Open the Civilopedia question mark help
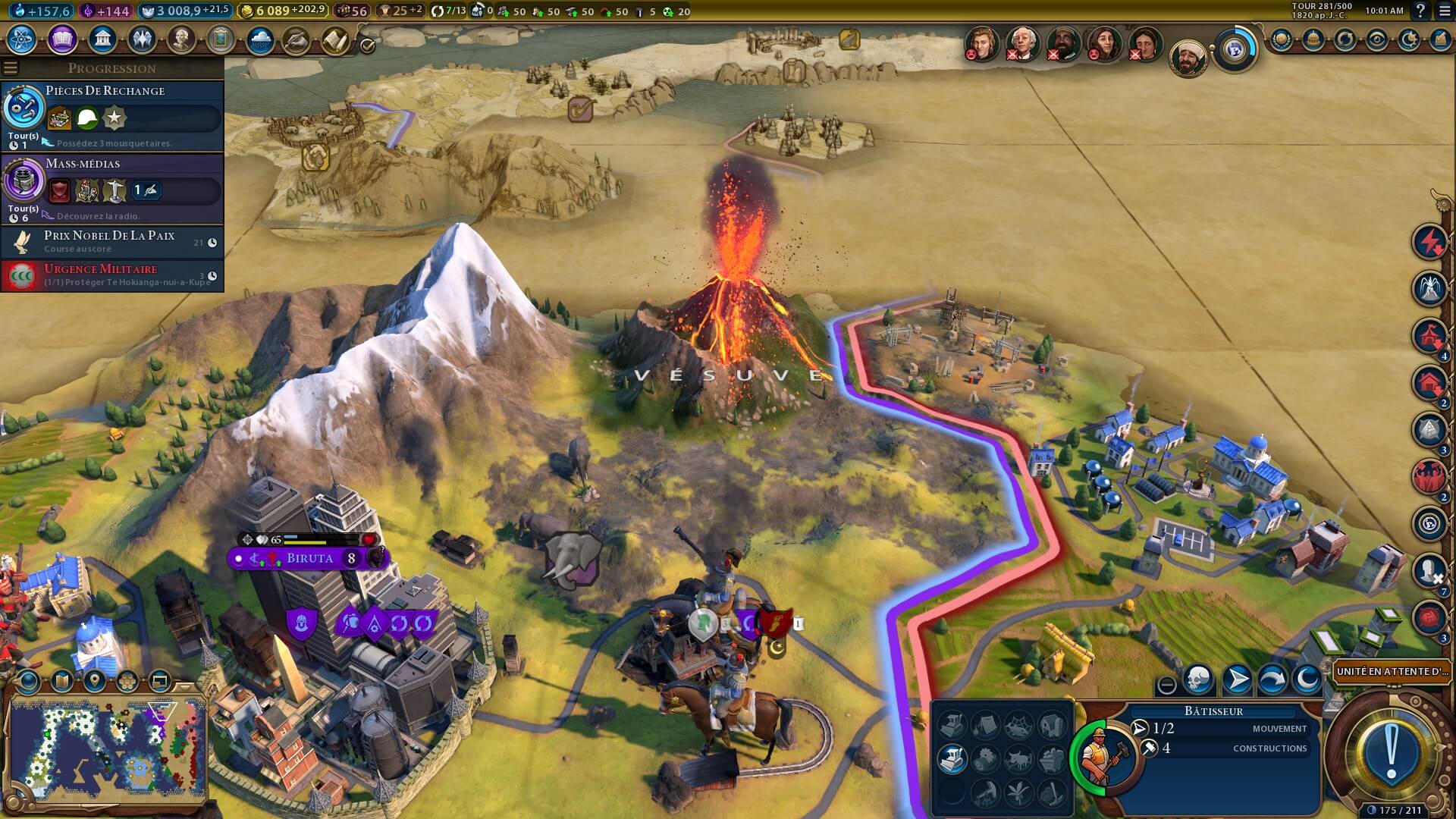 [1420, 11]
